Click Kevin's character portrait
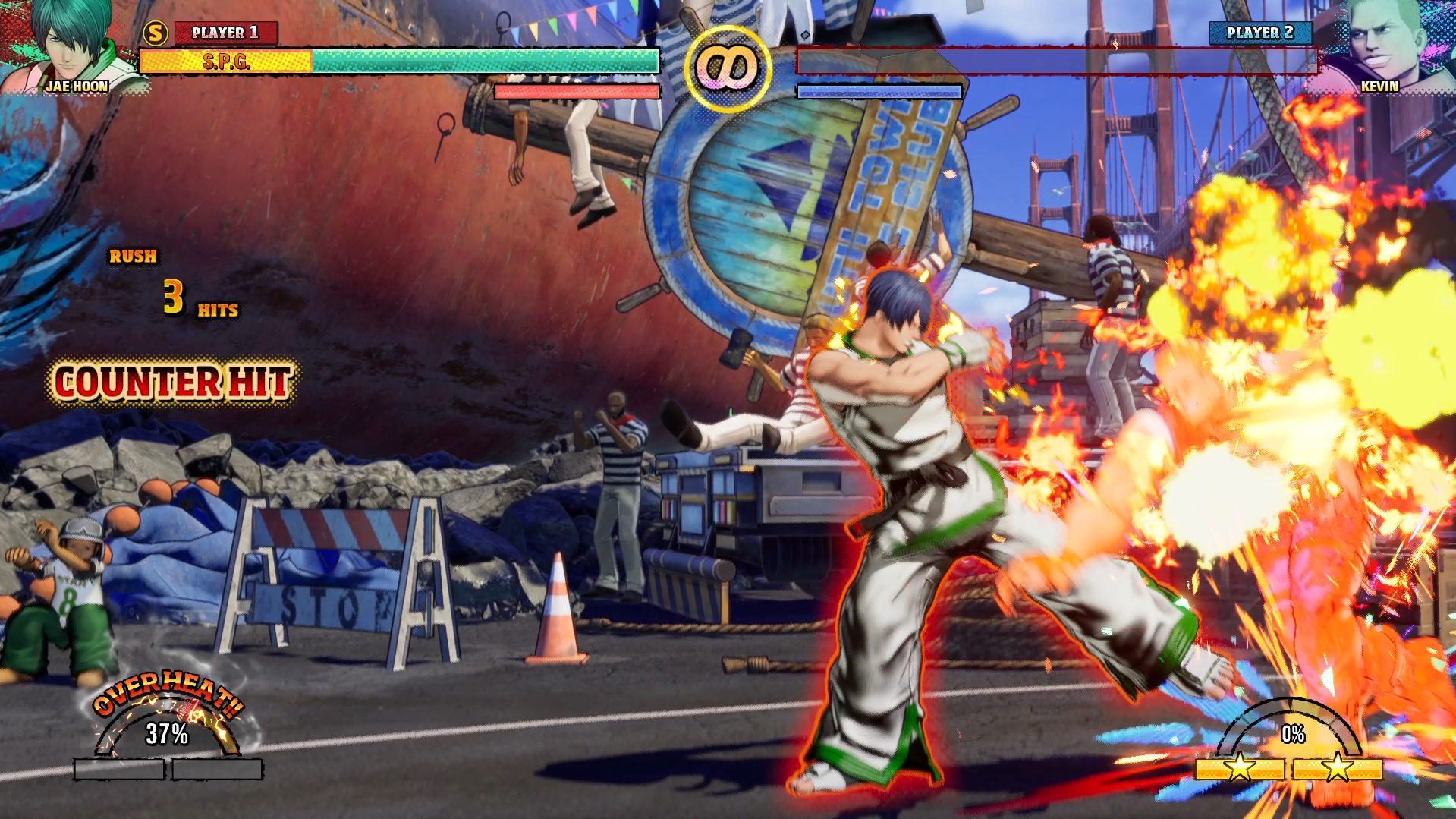The height and width of the screenshot is (819, 1456). (x=1382, y=46)
